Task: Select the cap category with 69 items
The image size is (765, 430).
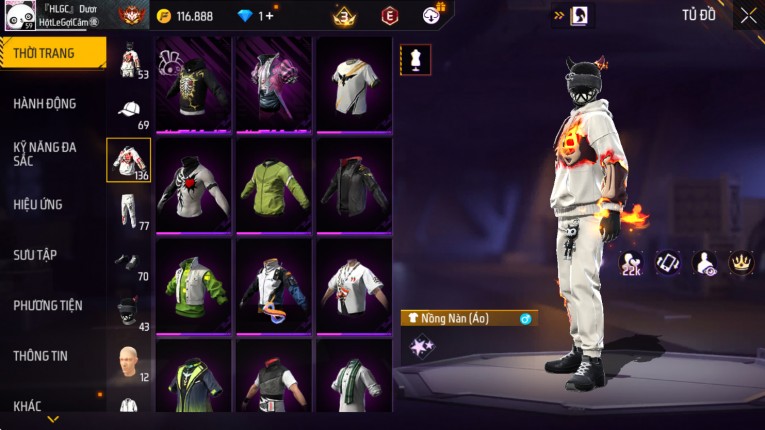Action: pyautogui.click(x=129, y=111)
